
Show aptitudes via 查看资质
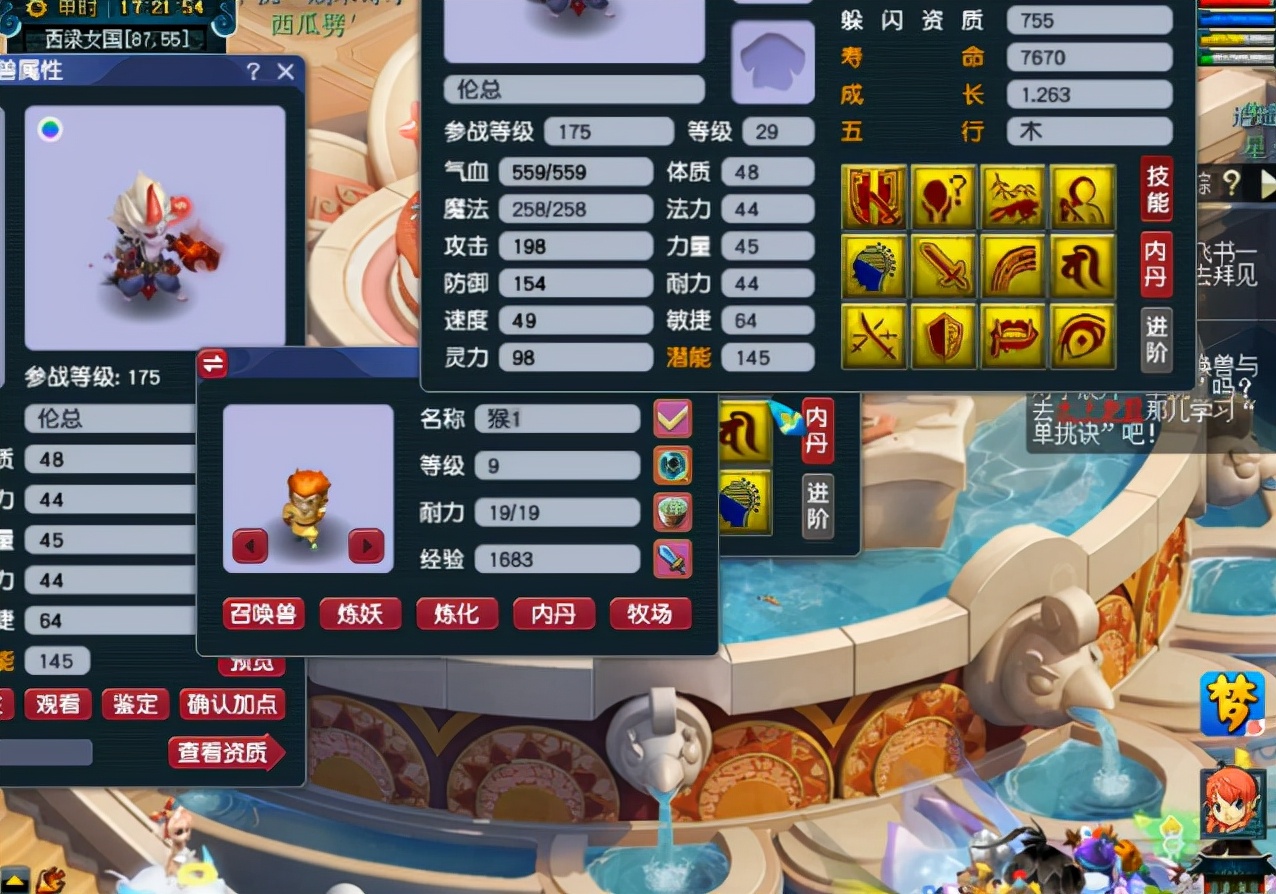pyautogui.click(x=226, y=753)
